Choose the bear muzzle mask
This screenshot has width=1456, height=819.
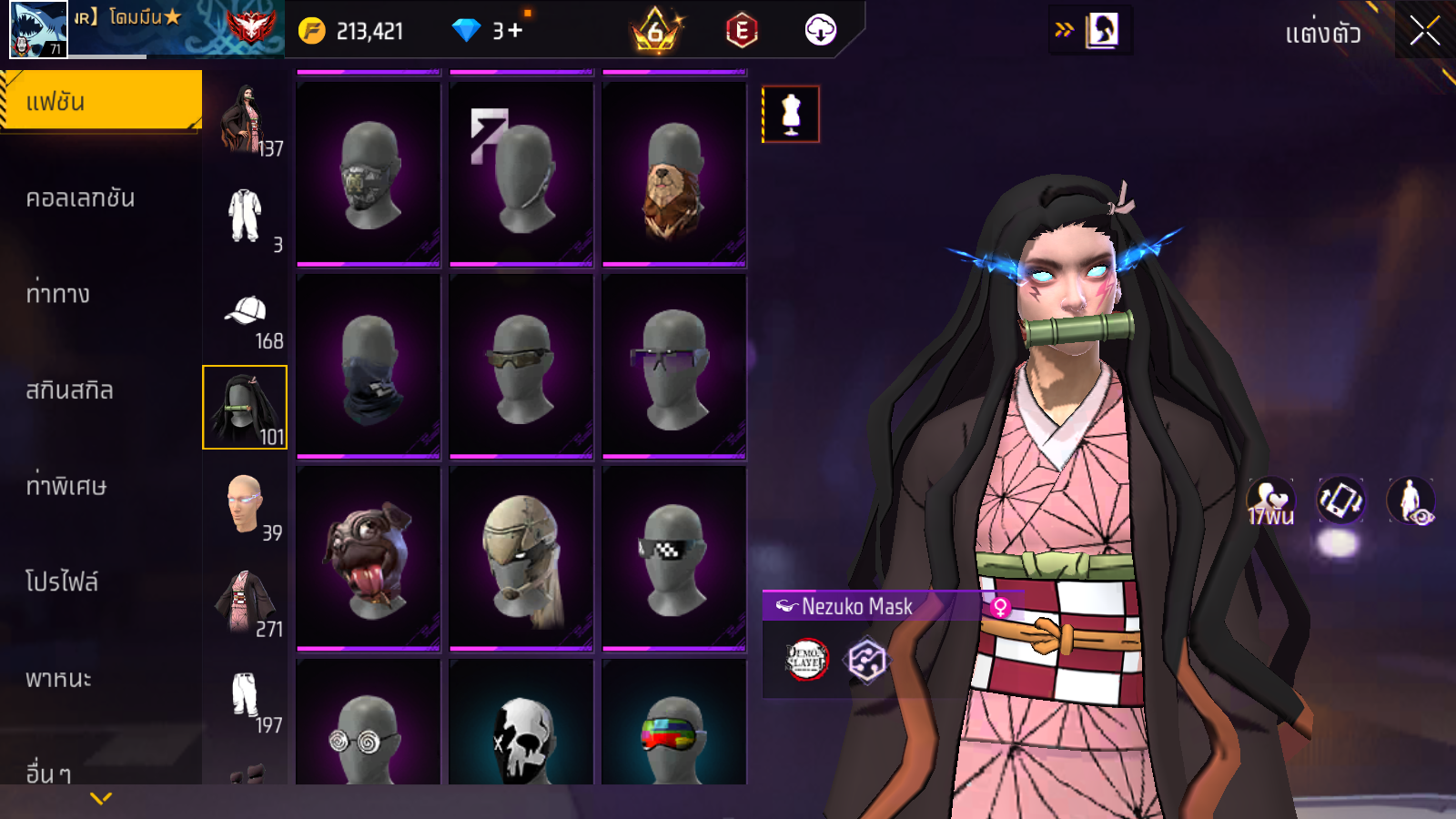click(x=674, y=175)
